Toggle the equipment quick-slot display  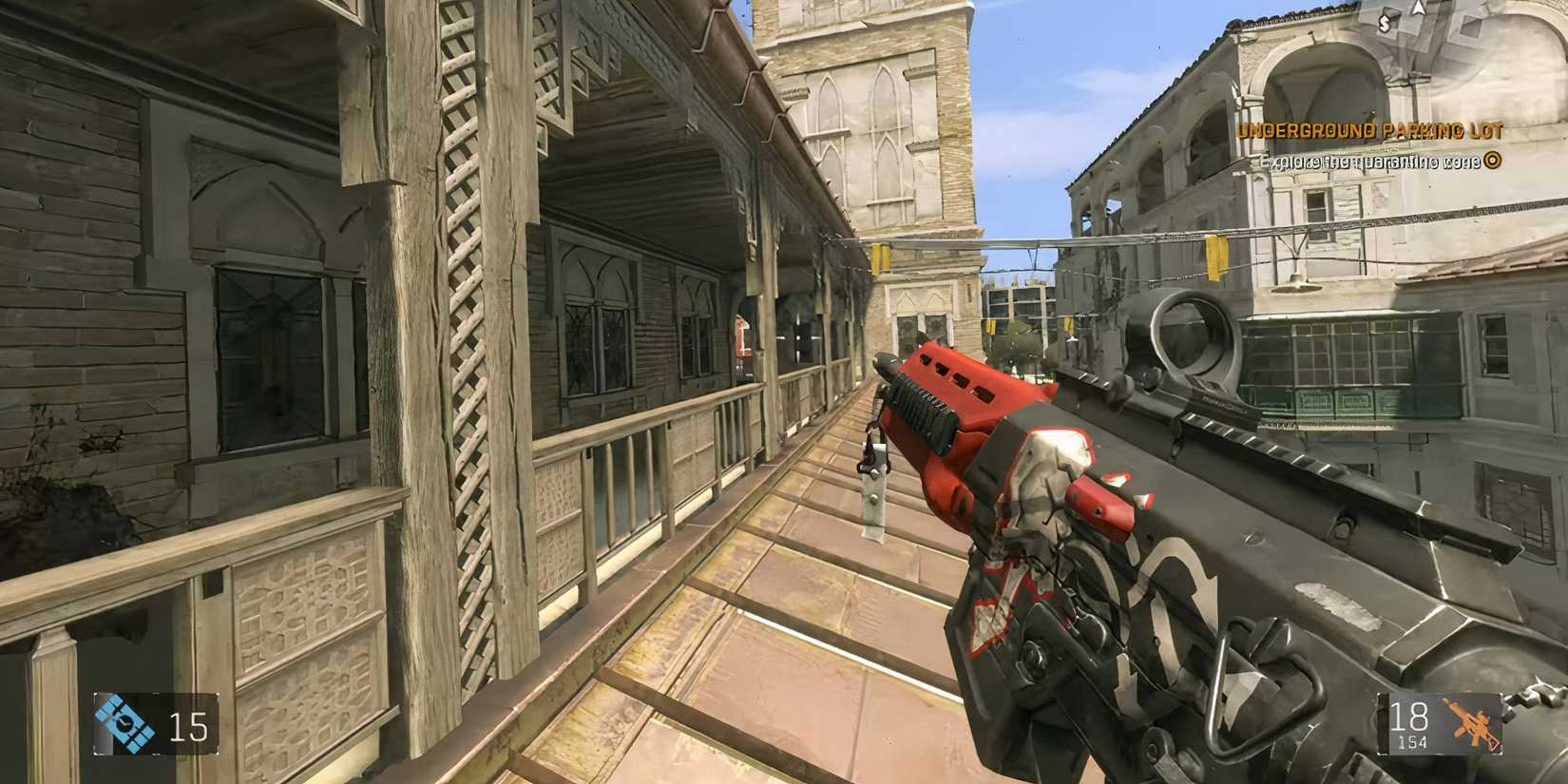[x=157, y=722]
